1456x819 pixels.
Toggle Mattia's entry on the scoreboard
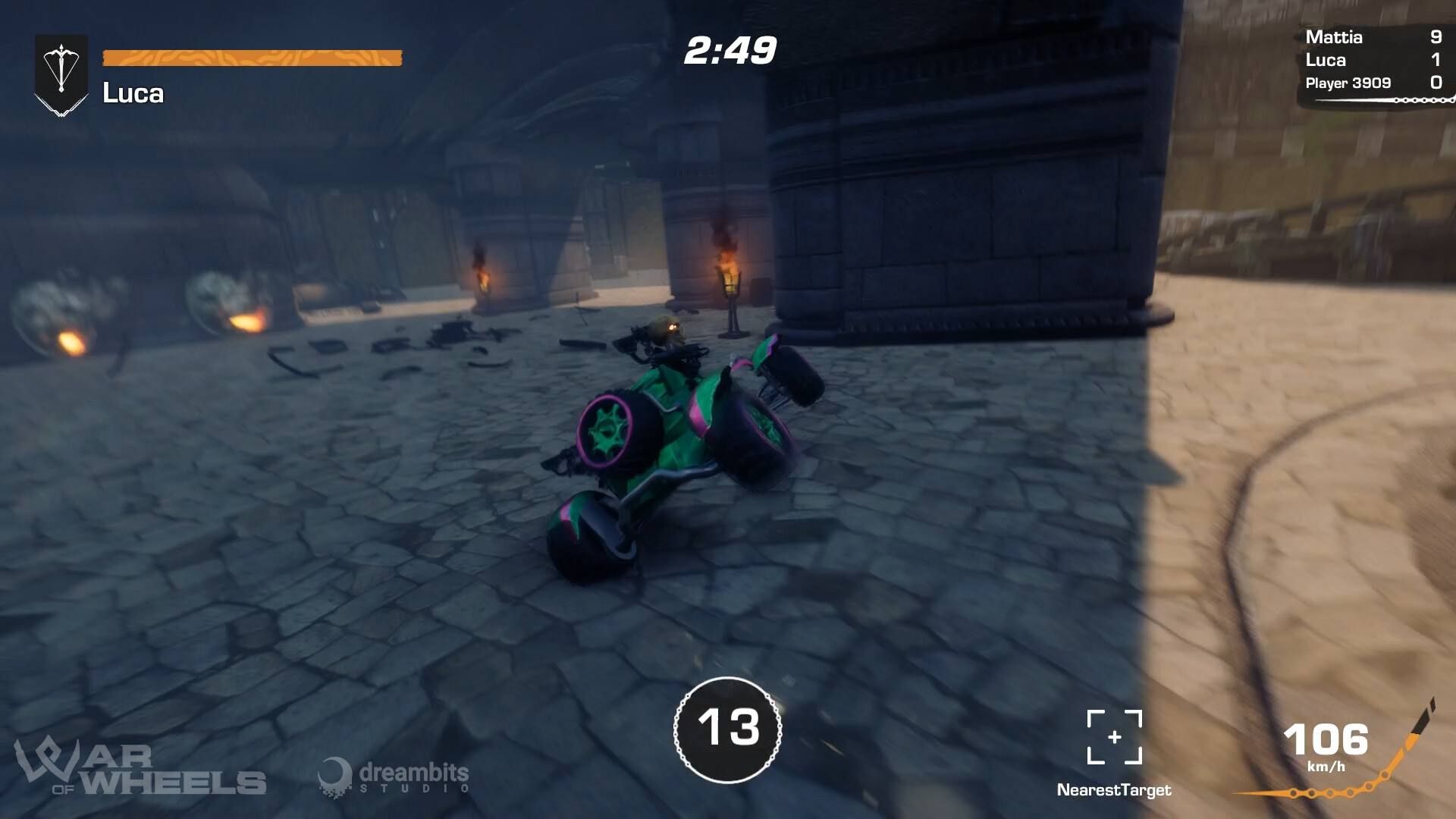1373,37
